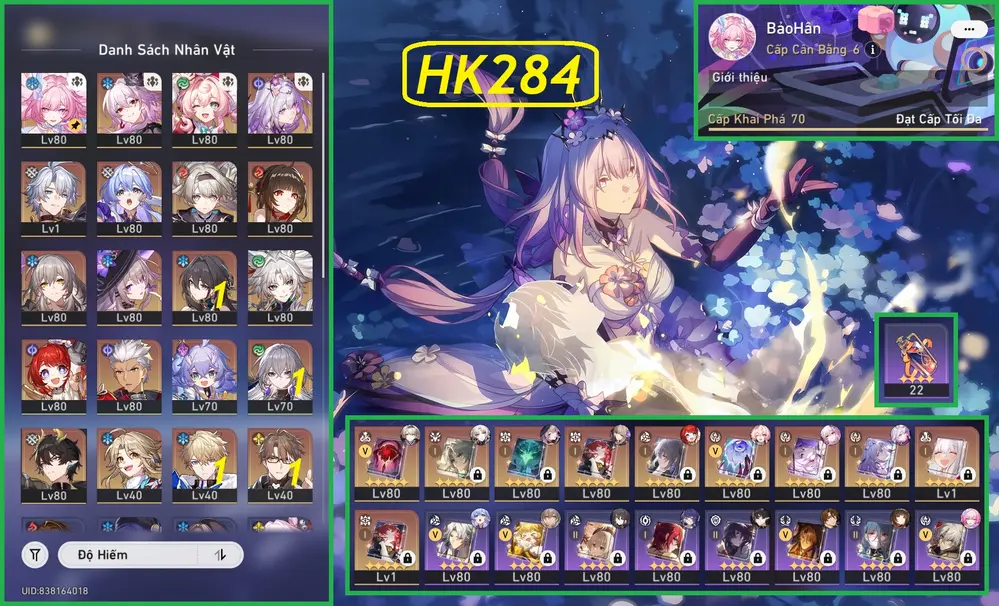
Task: Select the witch-hat character portrait
Action: tap(129, 285)
